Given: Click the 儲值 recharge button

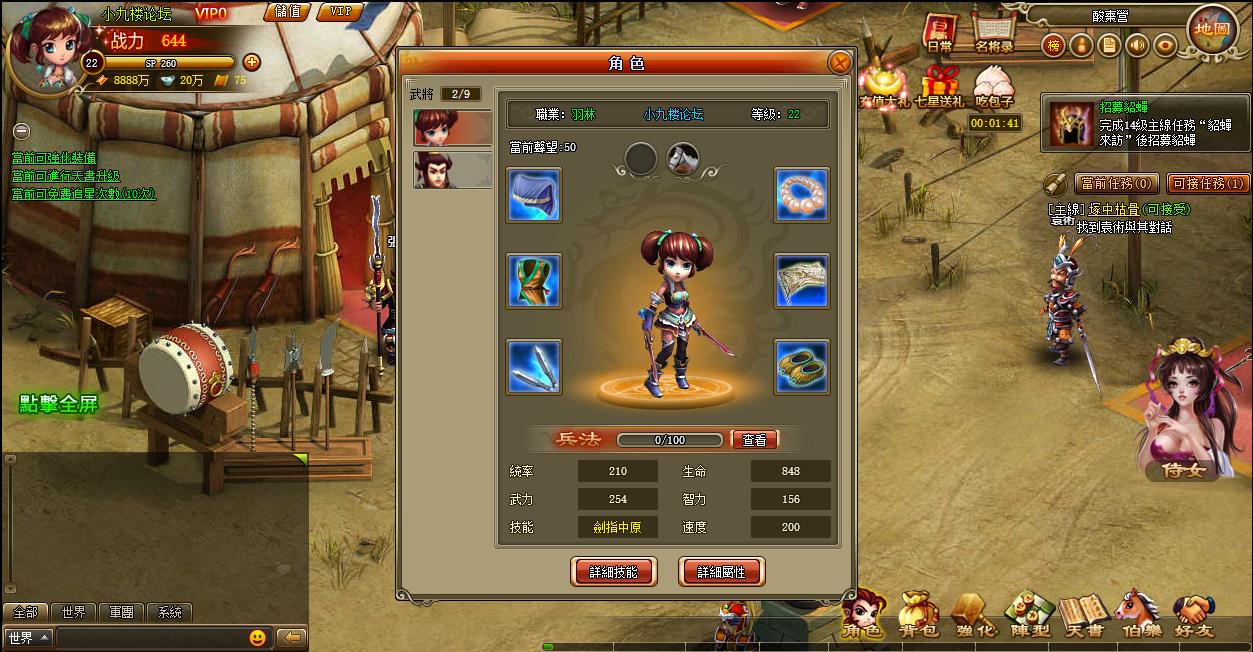Looking at the screenshot, I should point(288,12).
